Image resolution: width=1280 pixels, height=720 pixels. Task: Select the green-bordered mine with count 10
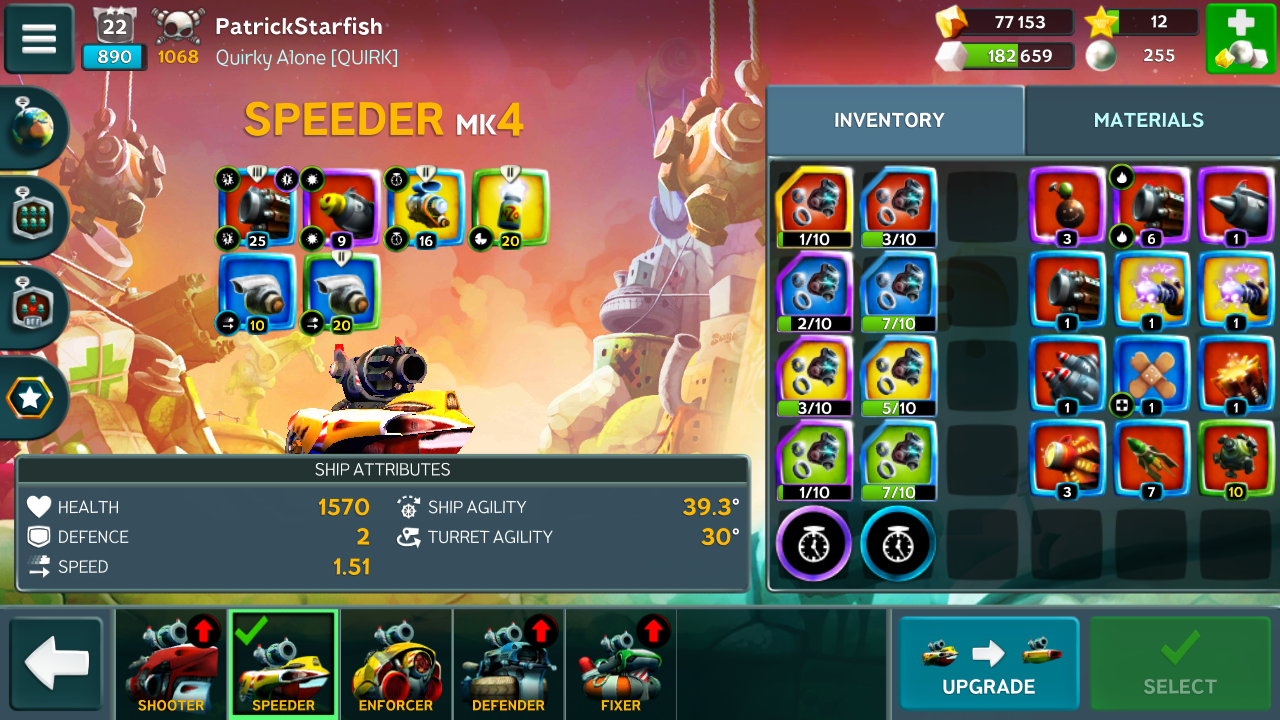1236,459
